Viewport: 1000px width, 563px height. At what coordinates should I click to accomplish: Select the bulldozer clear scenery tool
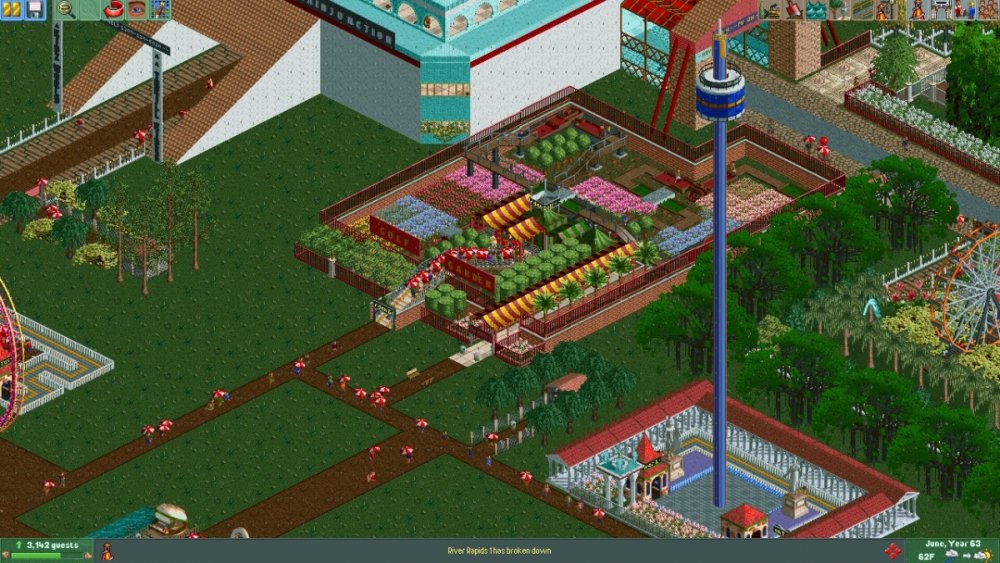pos(770,10)
